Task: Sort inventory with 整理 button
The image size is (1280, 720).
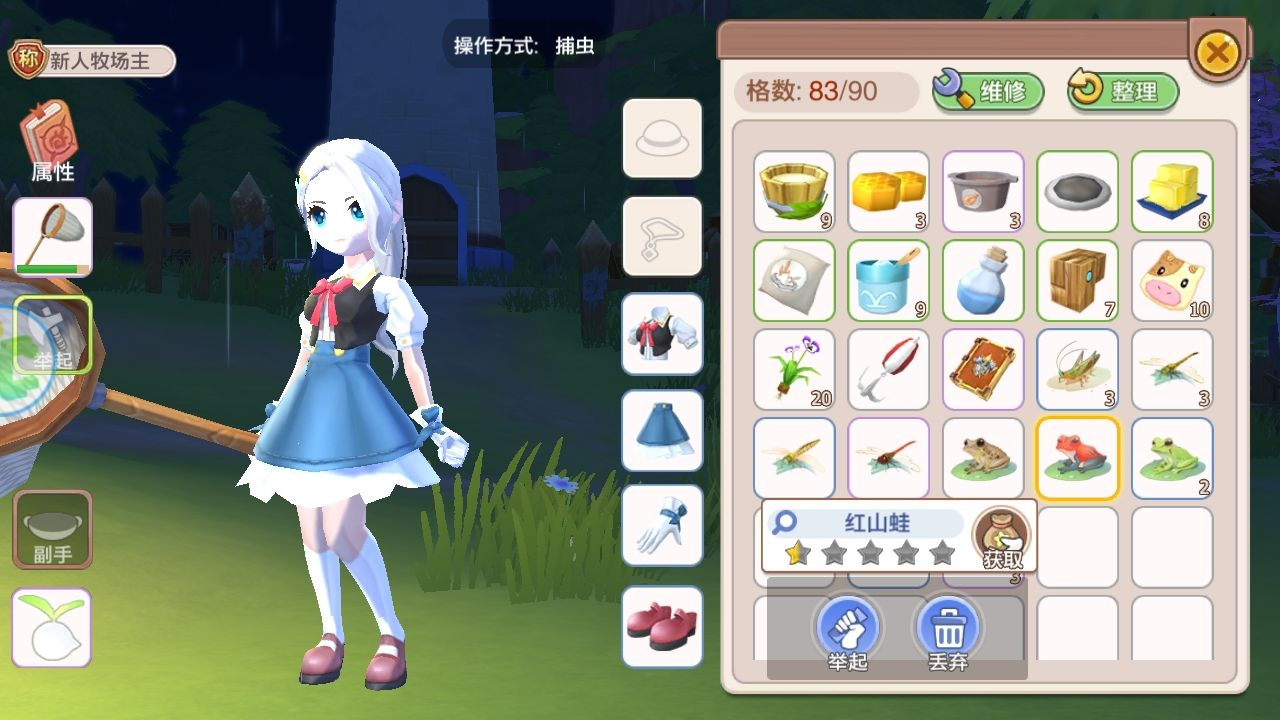Action: tap(1123, 92)
